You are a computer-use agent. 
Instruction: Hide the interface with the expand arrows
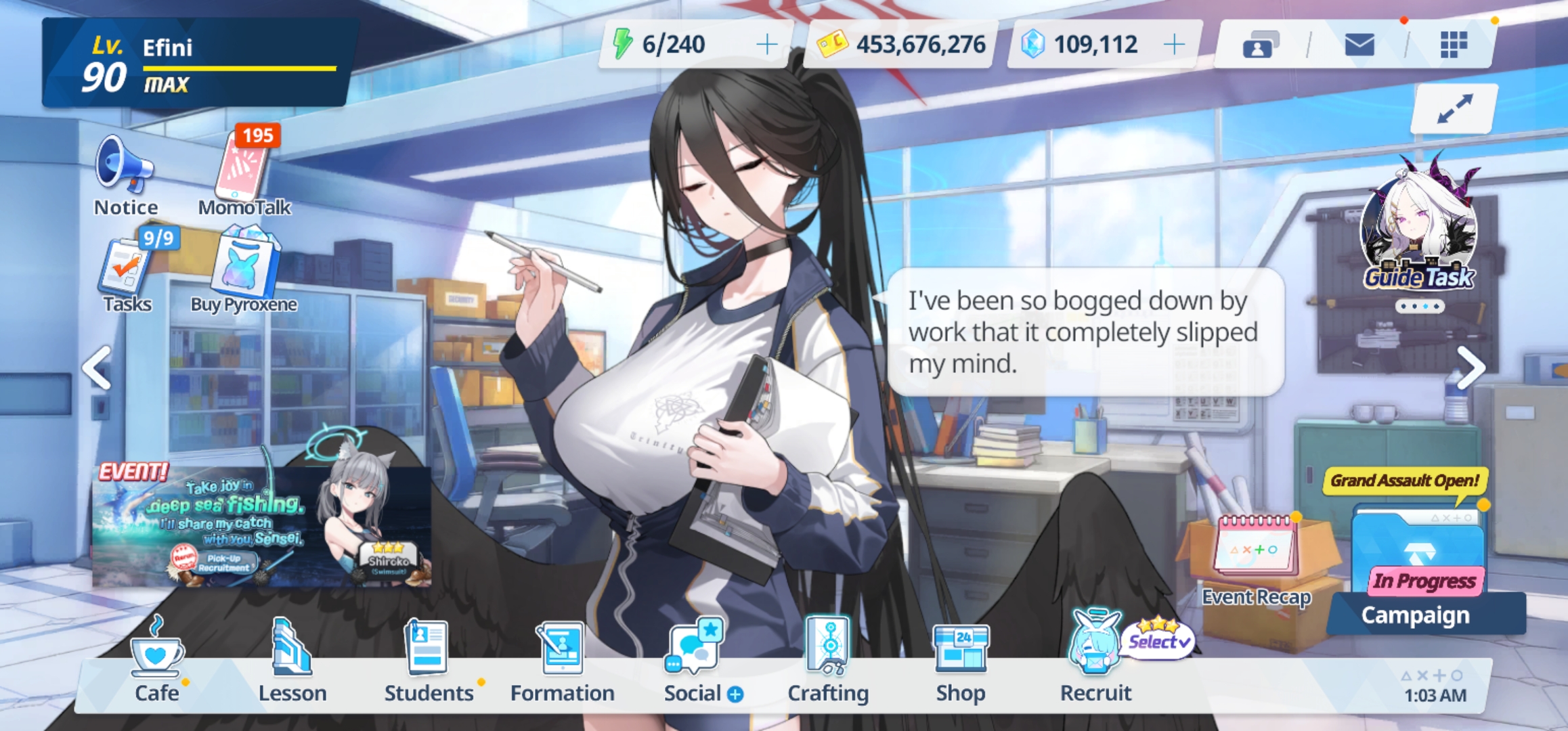[1454, 108]
